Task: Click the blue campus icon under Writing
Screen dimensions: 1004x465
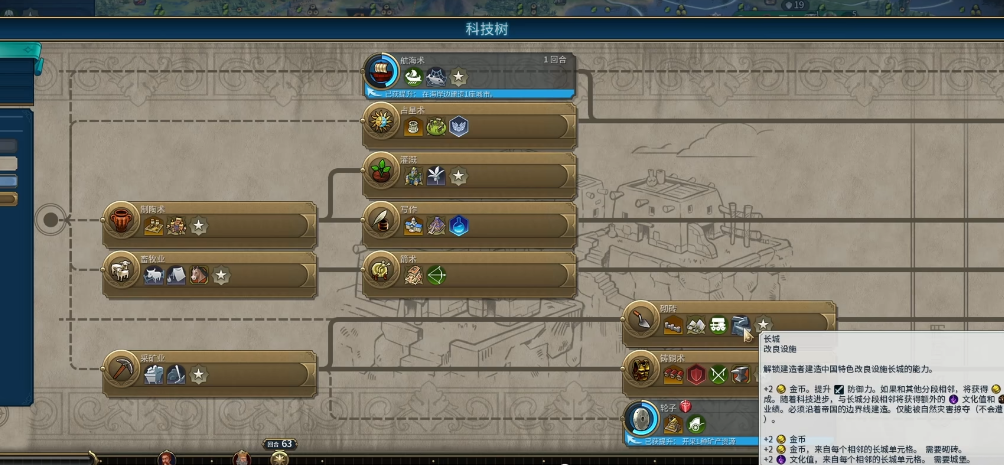Action: click(x=459, y=226)
